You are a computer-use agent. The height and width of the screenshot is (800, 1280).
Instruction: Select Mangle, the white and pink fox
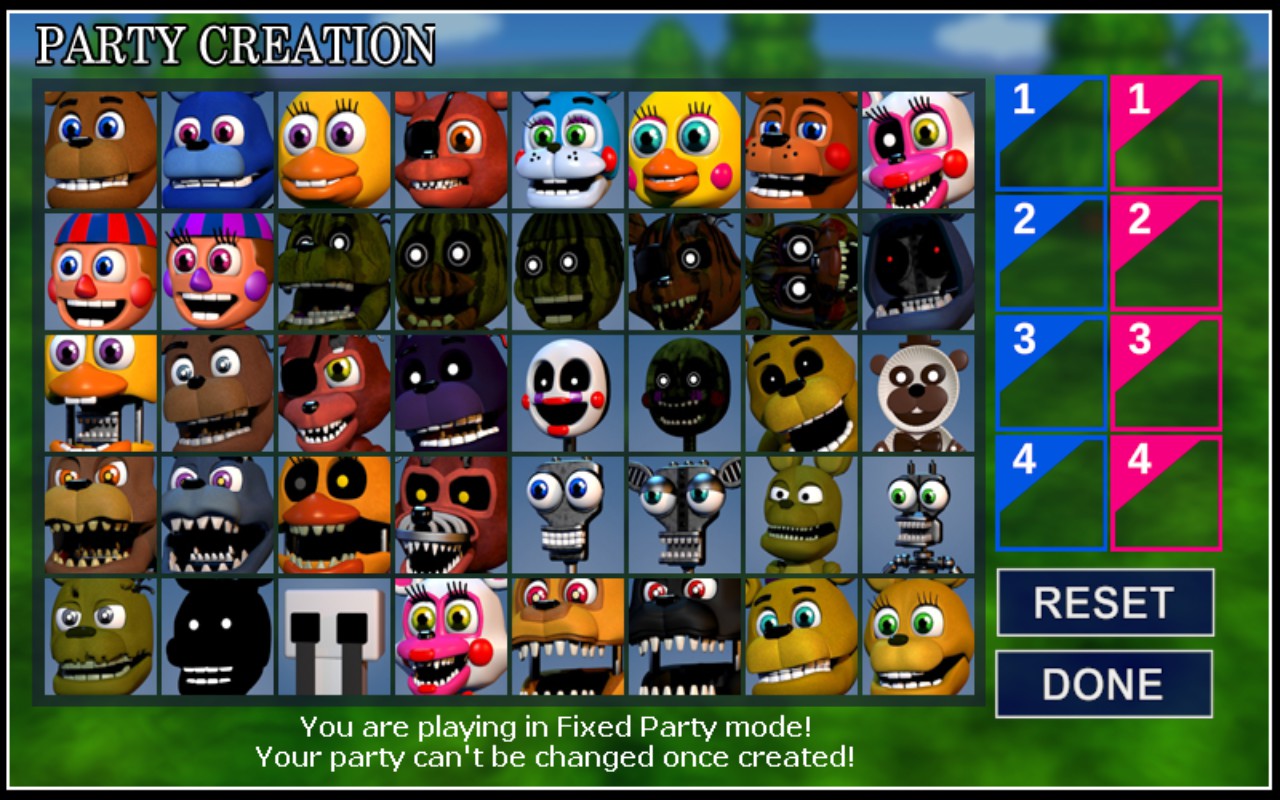coord(917,145)
